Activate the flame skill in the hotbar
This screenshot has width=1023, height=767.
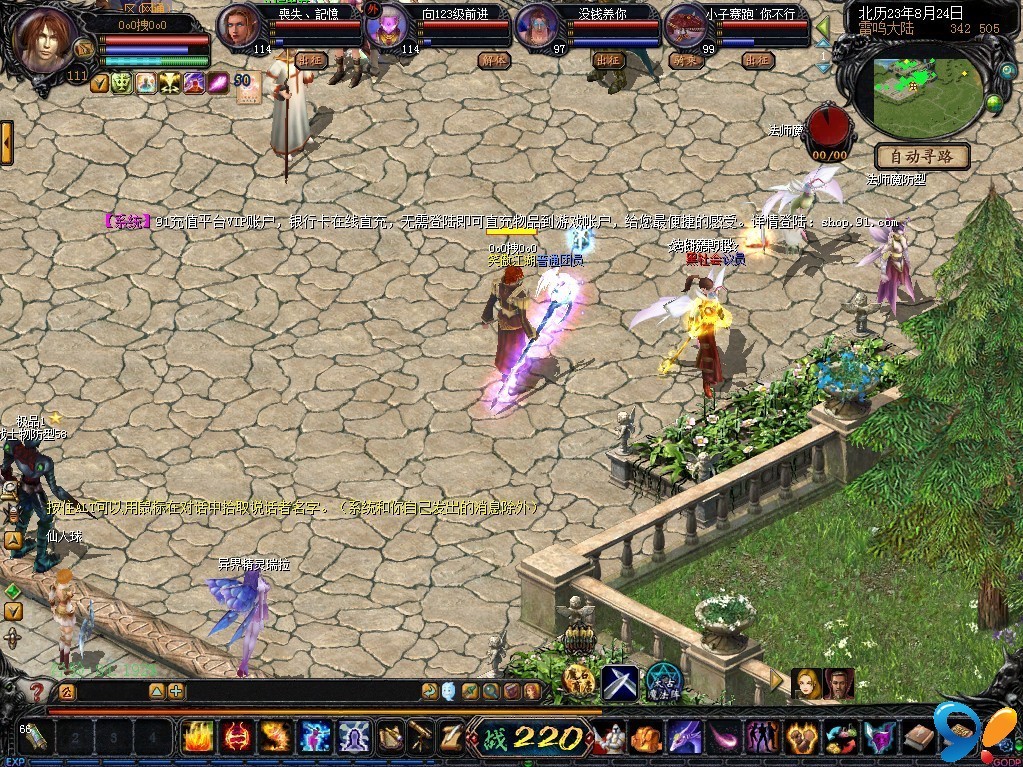click(199, 737)
